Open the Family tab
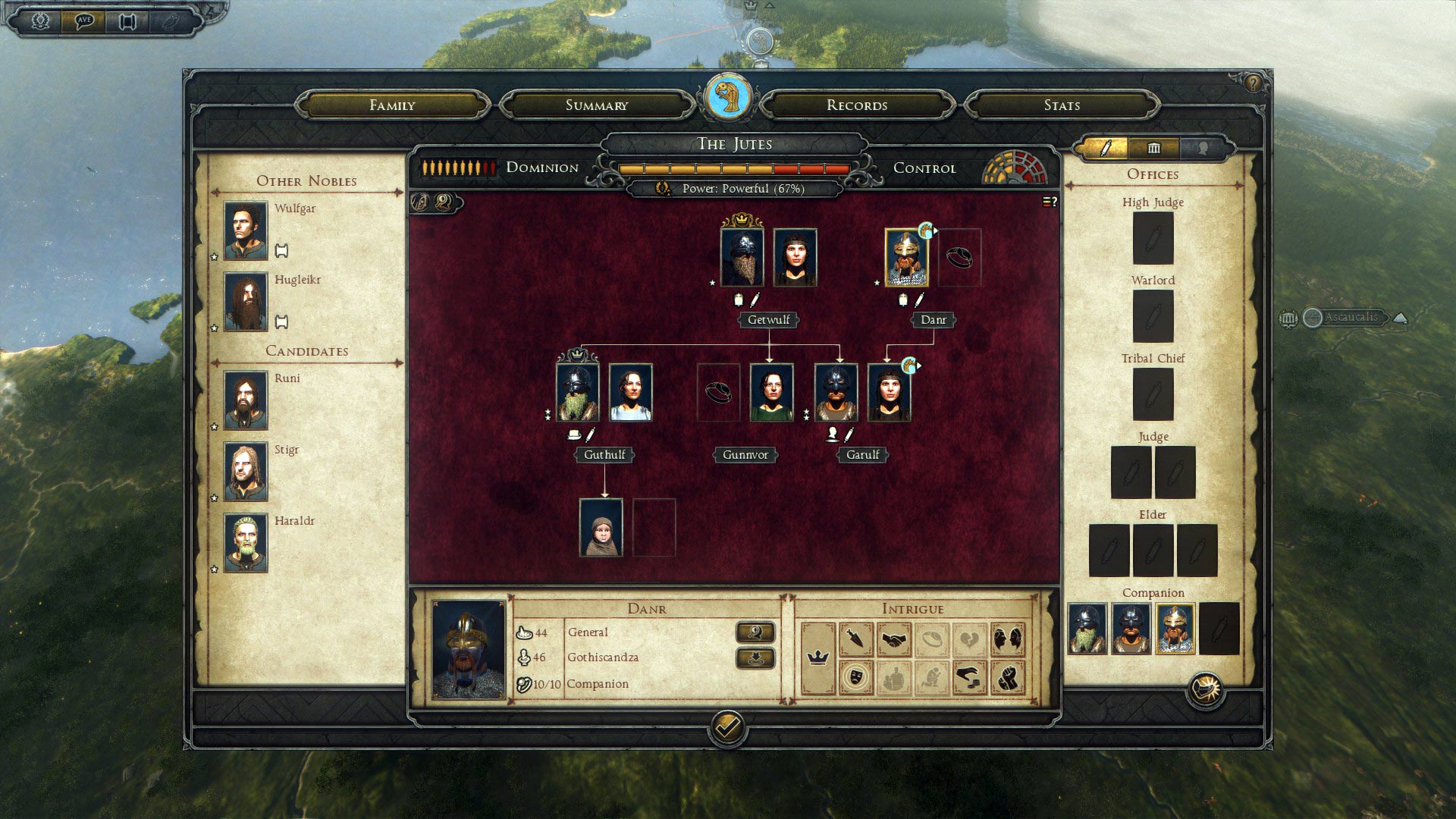The width and height of the screenshot is (1456, 819). pos(392,105)
